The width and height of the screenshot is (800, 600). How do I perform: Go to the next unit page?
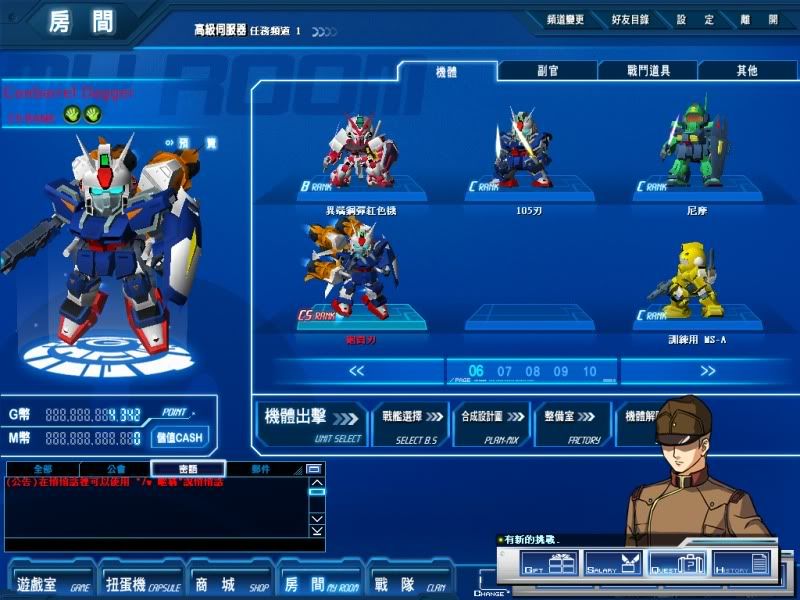coord(708,371)
